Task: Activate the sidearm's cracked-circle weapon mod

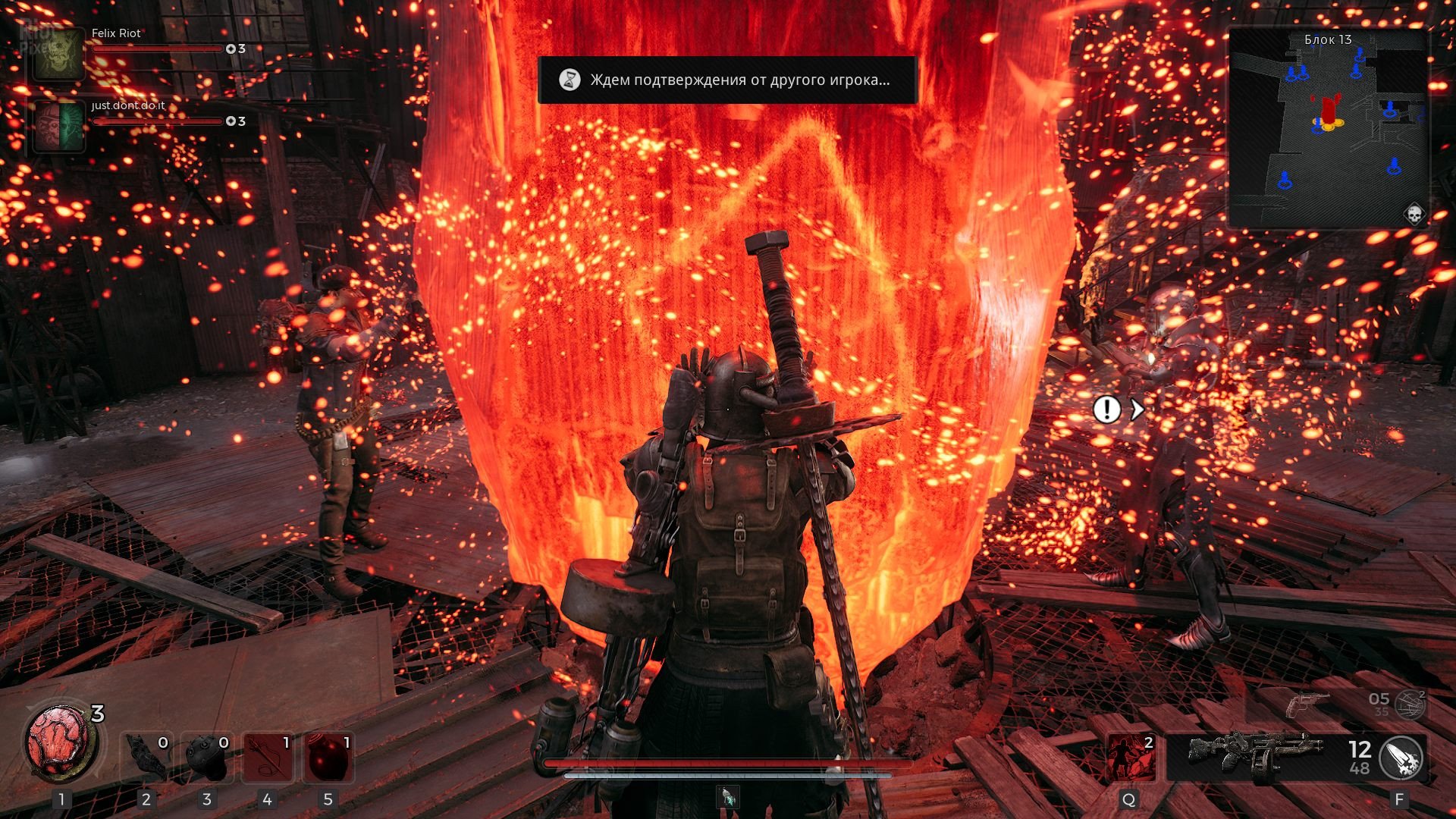Action: tap(1410, 705)
